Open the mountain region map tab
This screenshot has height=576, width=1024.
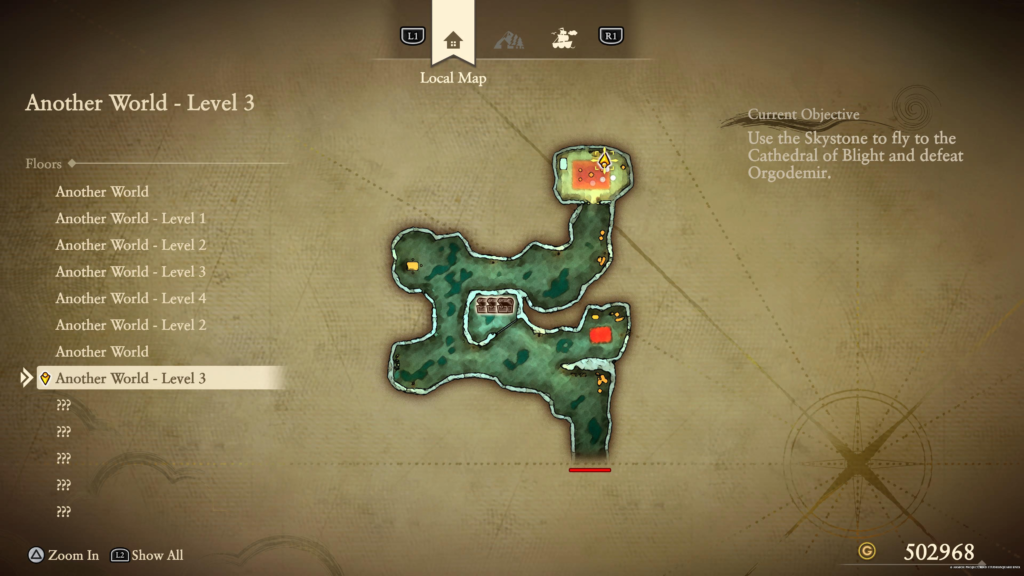click(x=508, y=40)
